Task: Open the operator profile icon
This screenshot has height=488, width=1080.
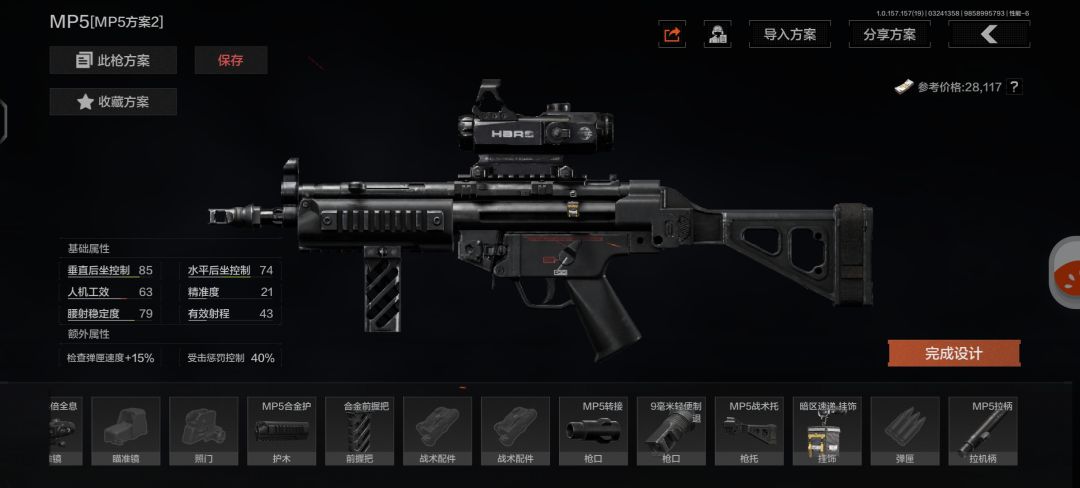Action: (x=717, y=34)
